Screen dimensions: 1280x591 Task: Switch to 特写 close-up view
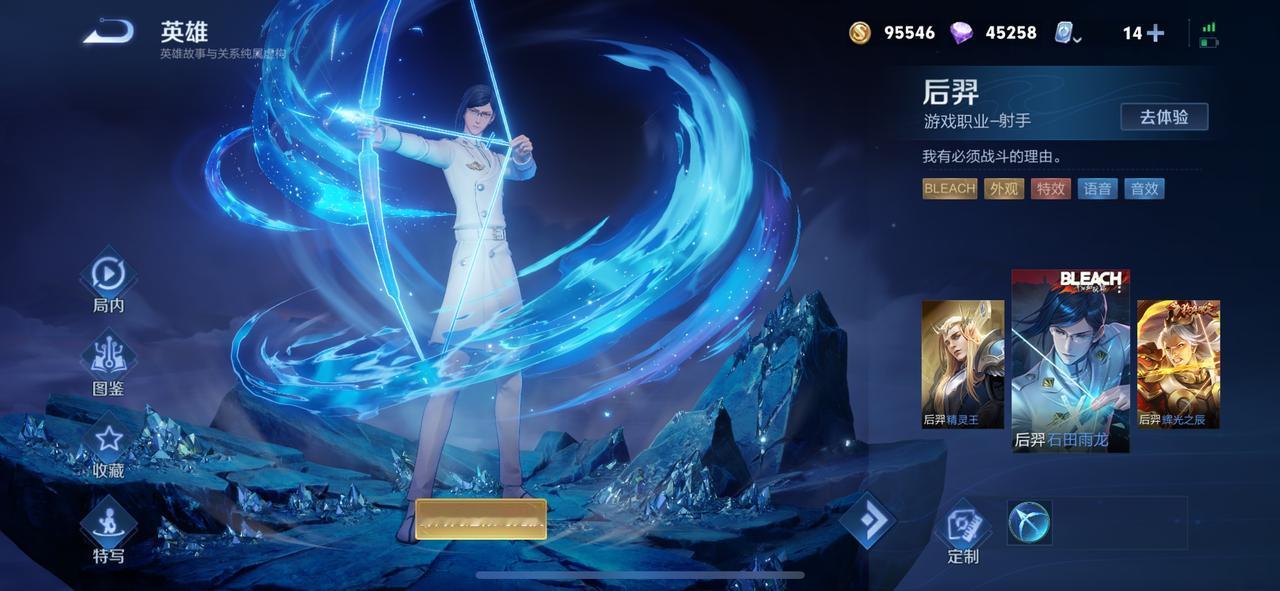tap(108, 530)
